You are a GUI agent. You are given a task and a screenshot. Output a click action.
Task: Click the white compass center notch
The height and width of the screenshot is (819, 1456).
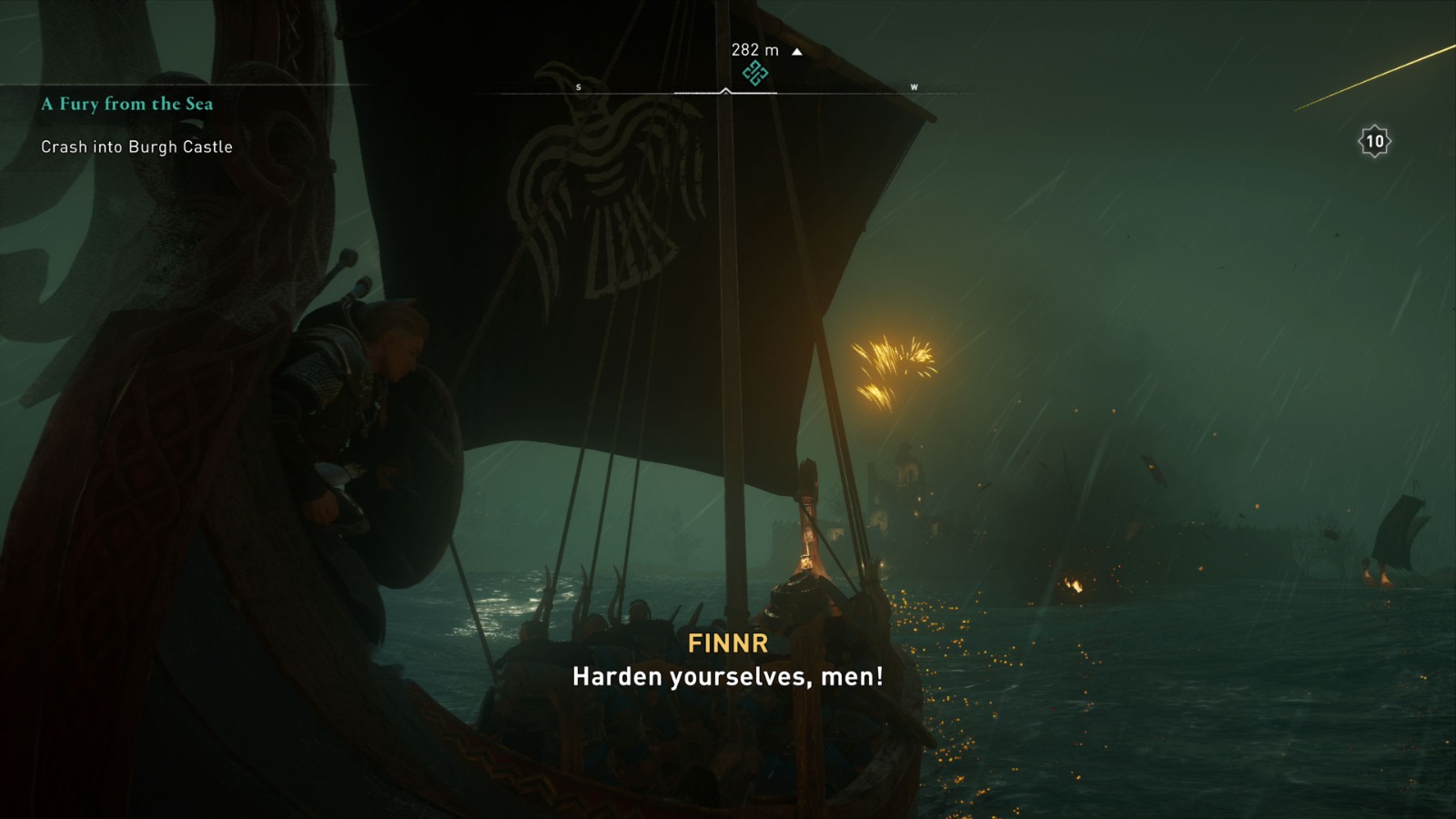point(724,90)
